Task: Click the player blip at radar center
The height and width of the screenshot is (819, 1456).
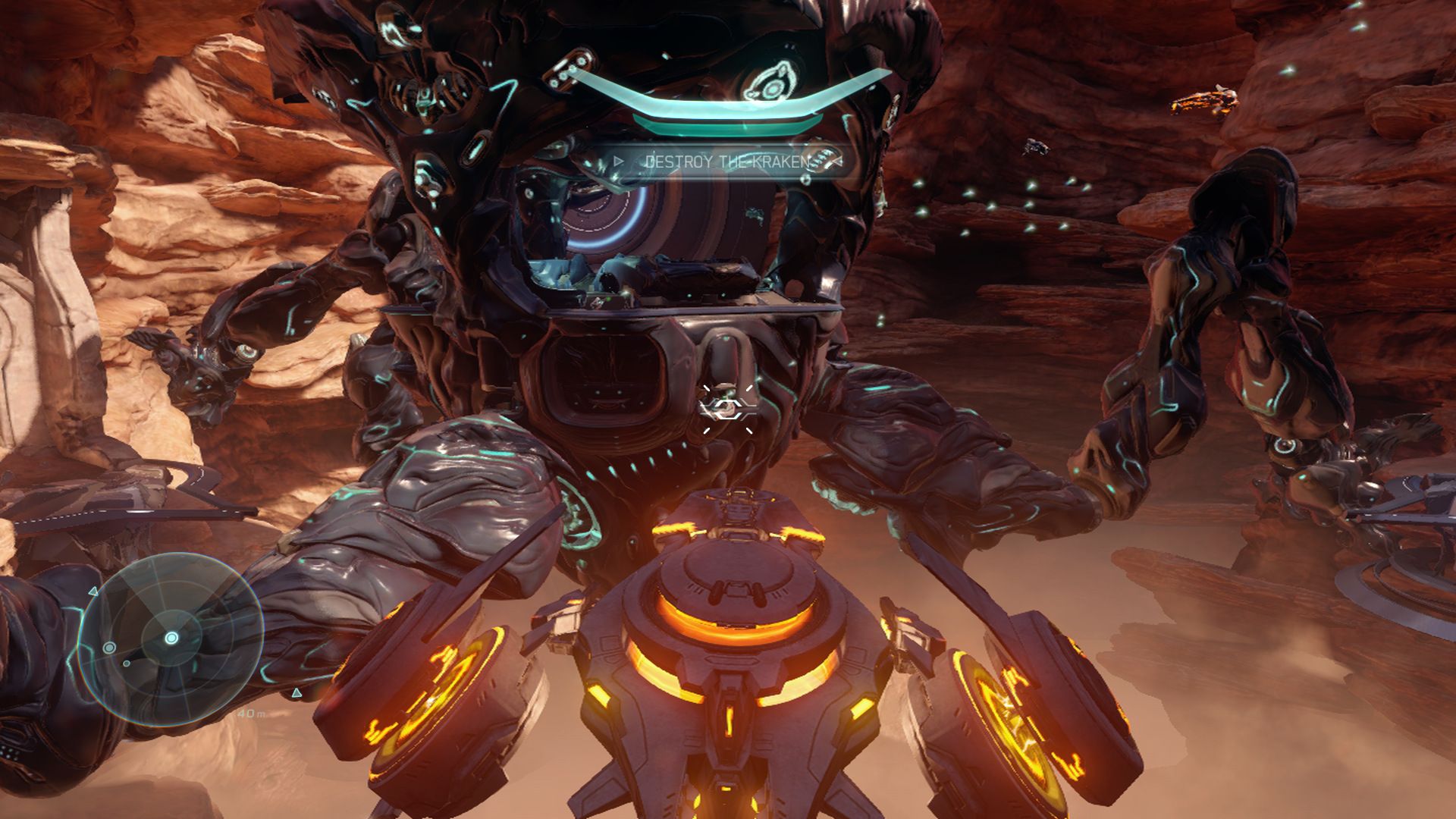Action: point(171,638)
